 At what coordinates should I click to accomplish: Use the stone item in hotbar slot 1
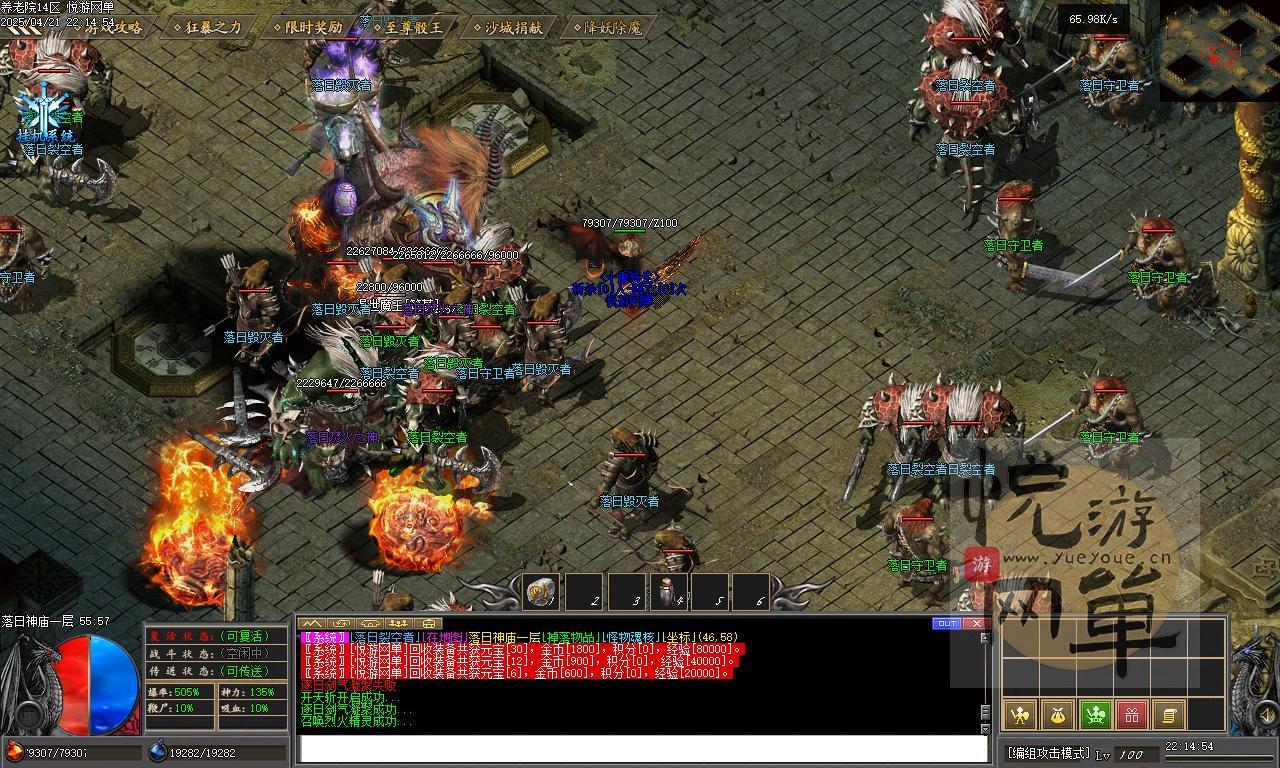(x=541, y=592)
